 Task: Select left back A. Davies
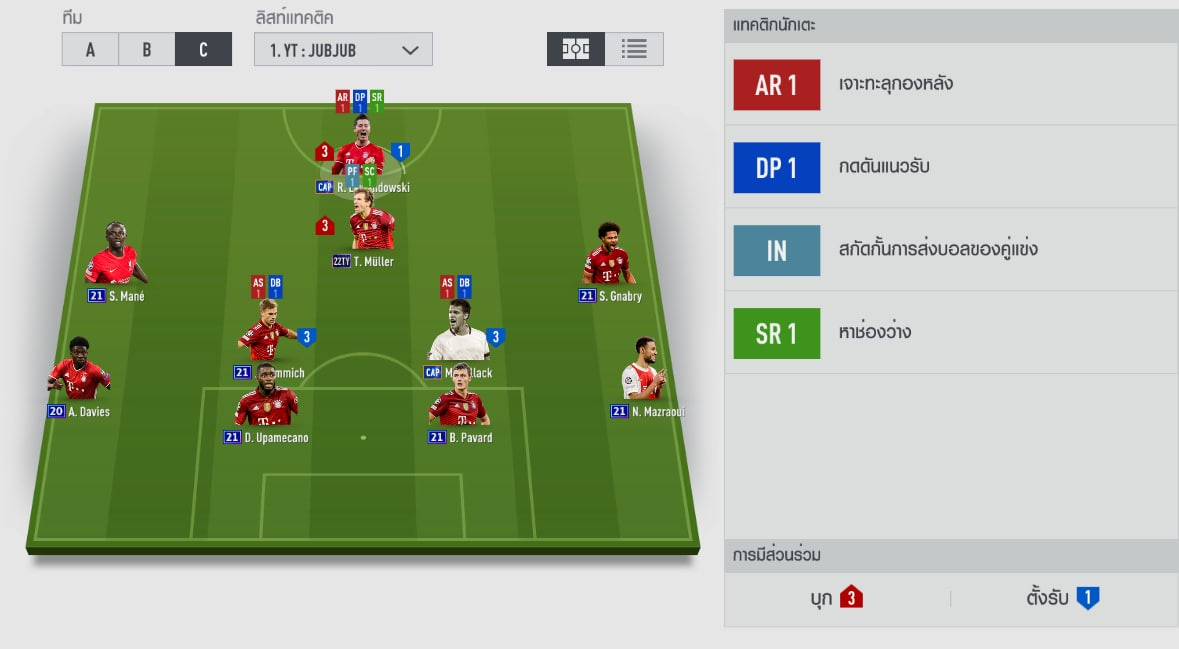79,373
